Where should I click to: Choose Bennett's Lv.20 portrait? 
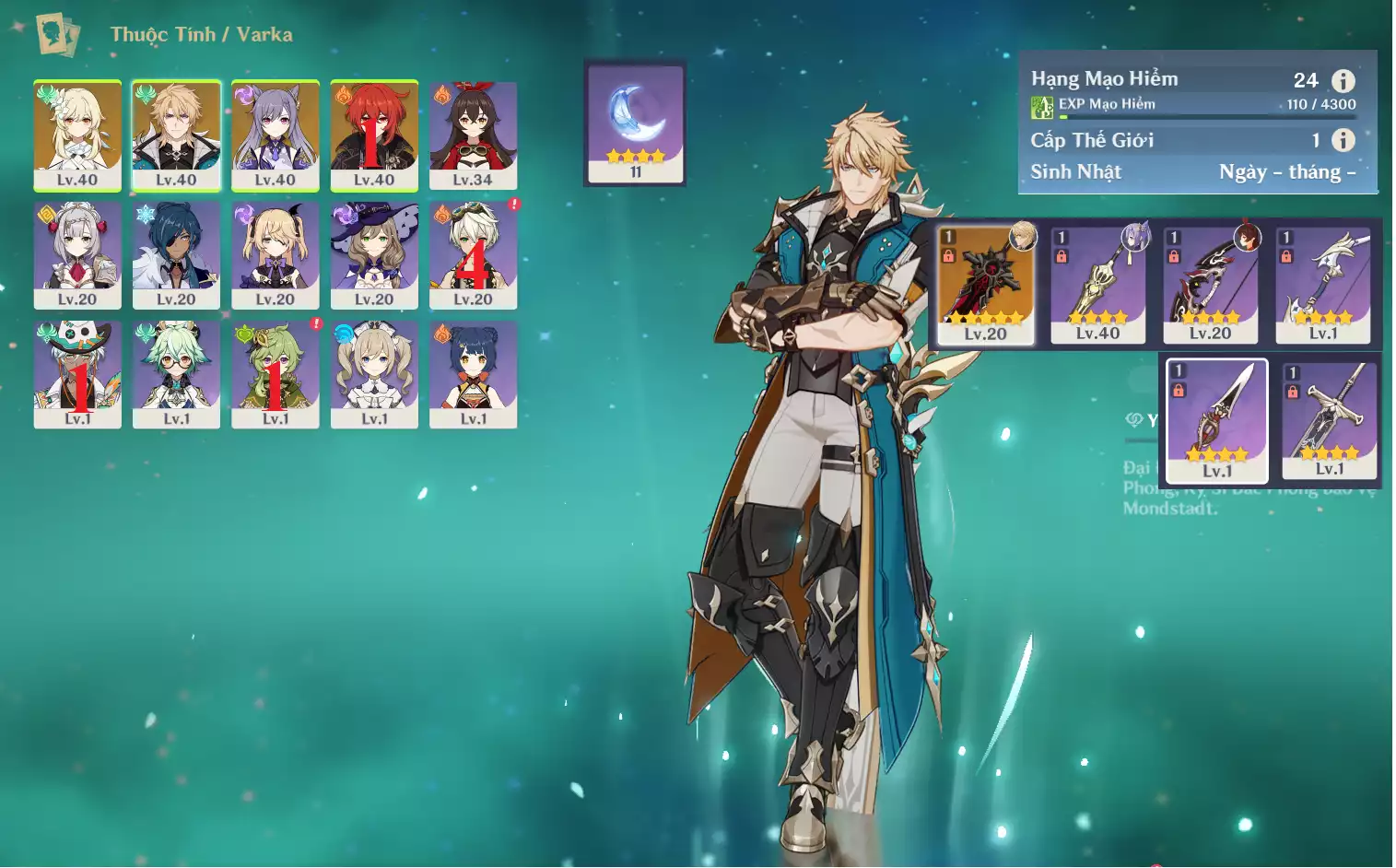[x=473, y=254]
